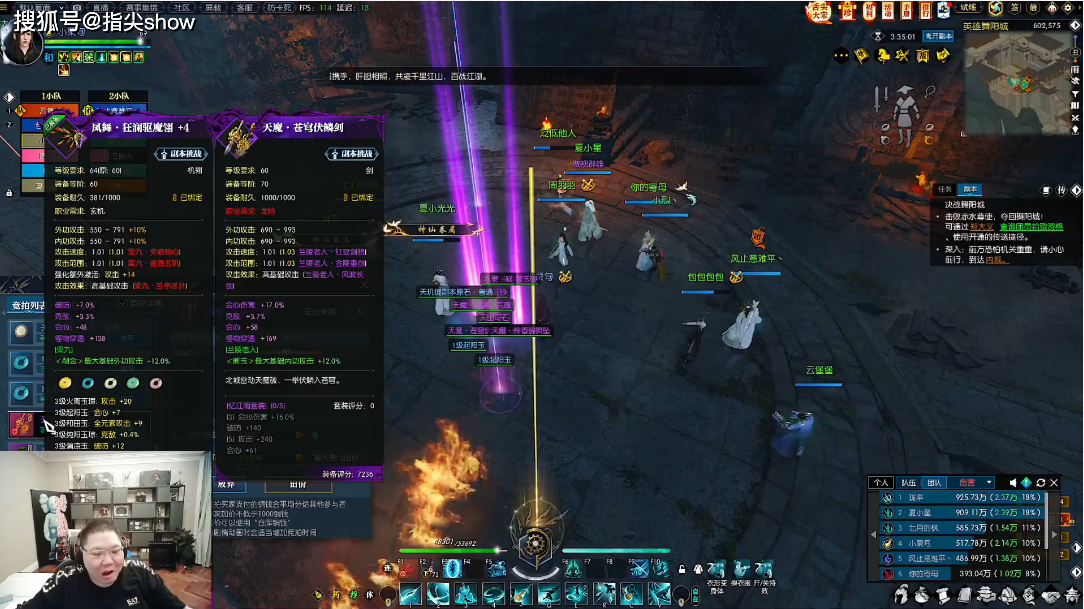Switch to the 任务 quest tab
This screenshot has width=1084, height=609.
[945, 189]
